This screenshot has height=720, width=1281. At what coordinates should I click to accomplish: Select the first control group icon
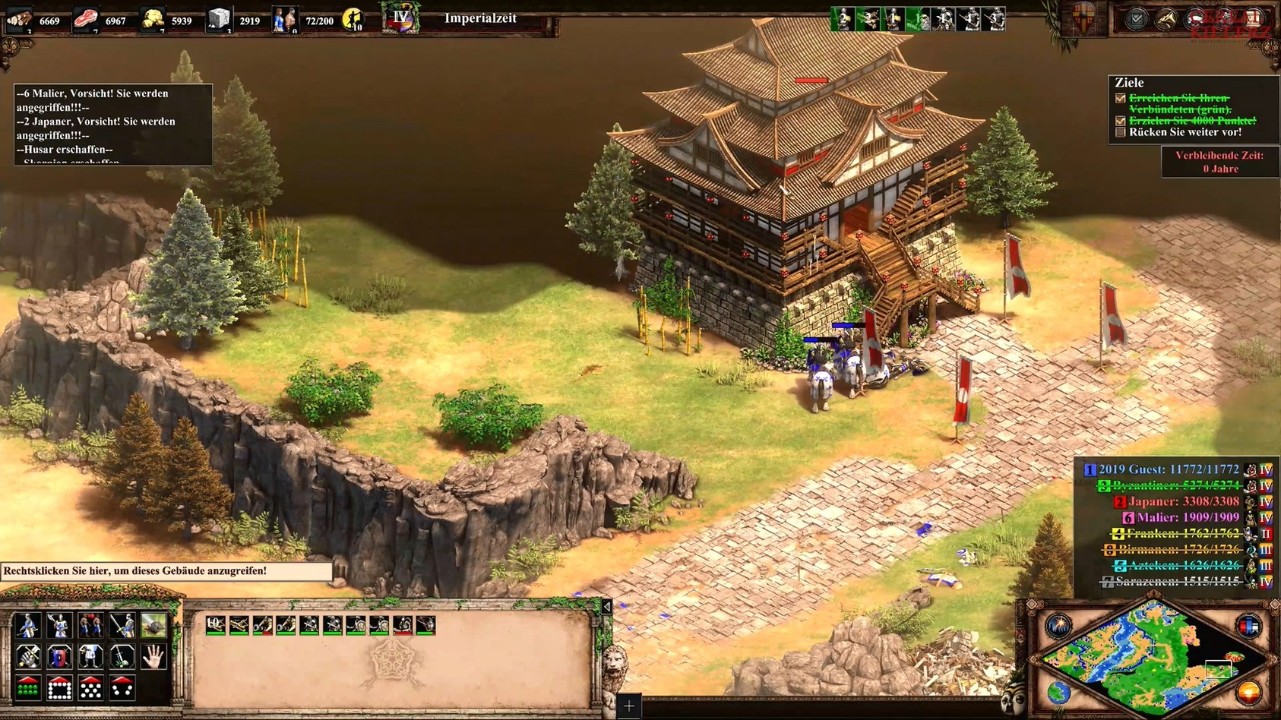pos(842,18)
